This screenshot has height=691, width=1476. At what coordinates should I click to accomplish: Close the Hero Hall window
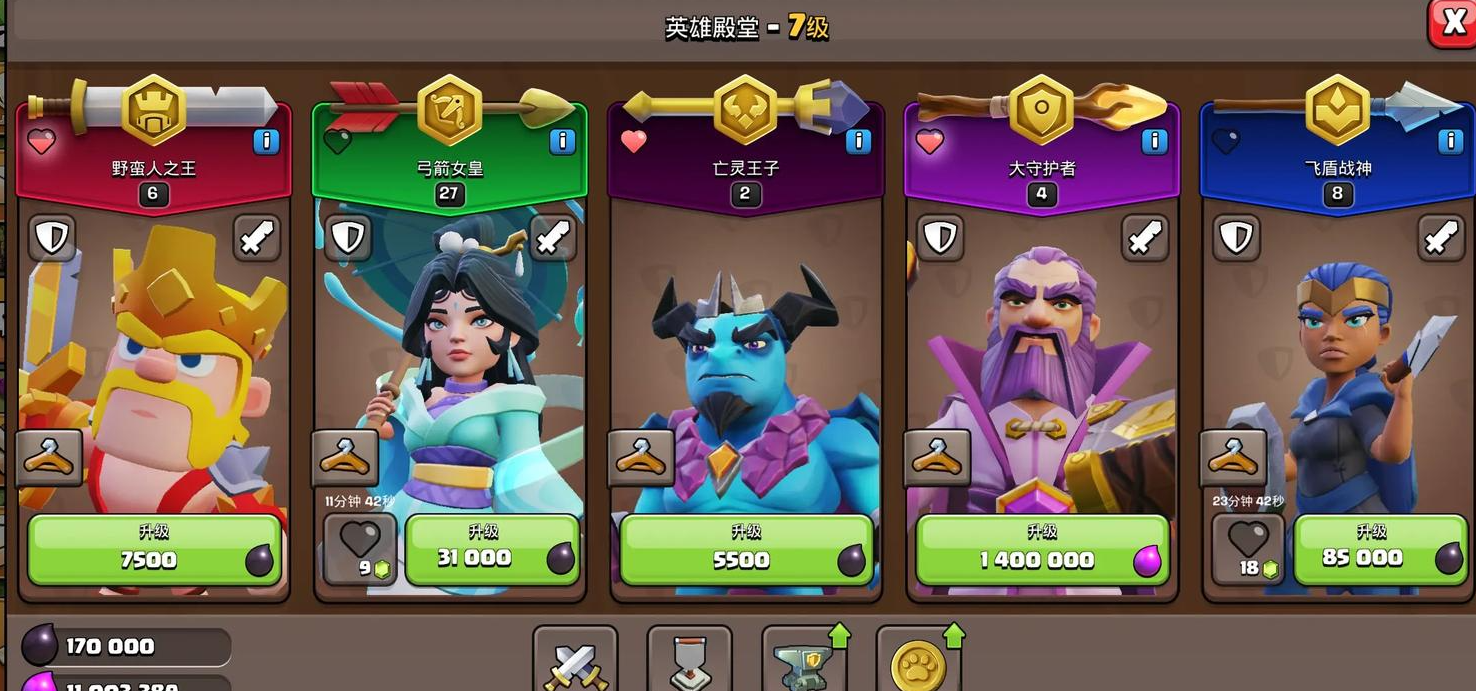coord(1450,22)
